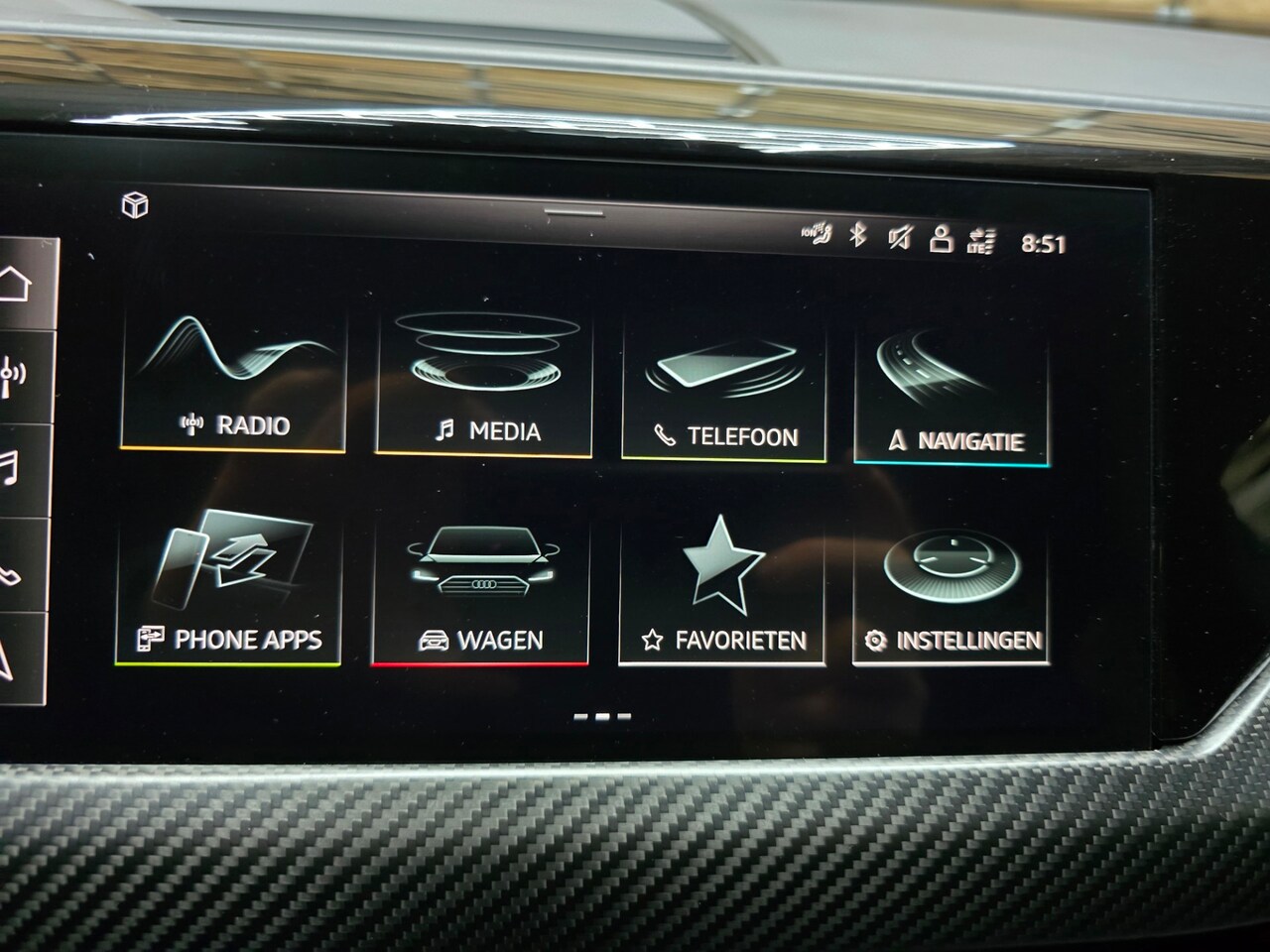
Task: Select the radio antenna sidebar shortcut
Action: [x=14, y=377]
